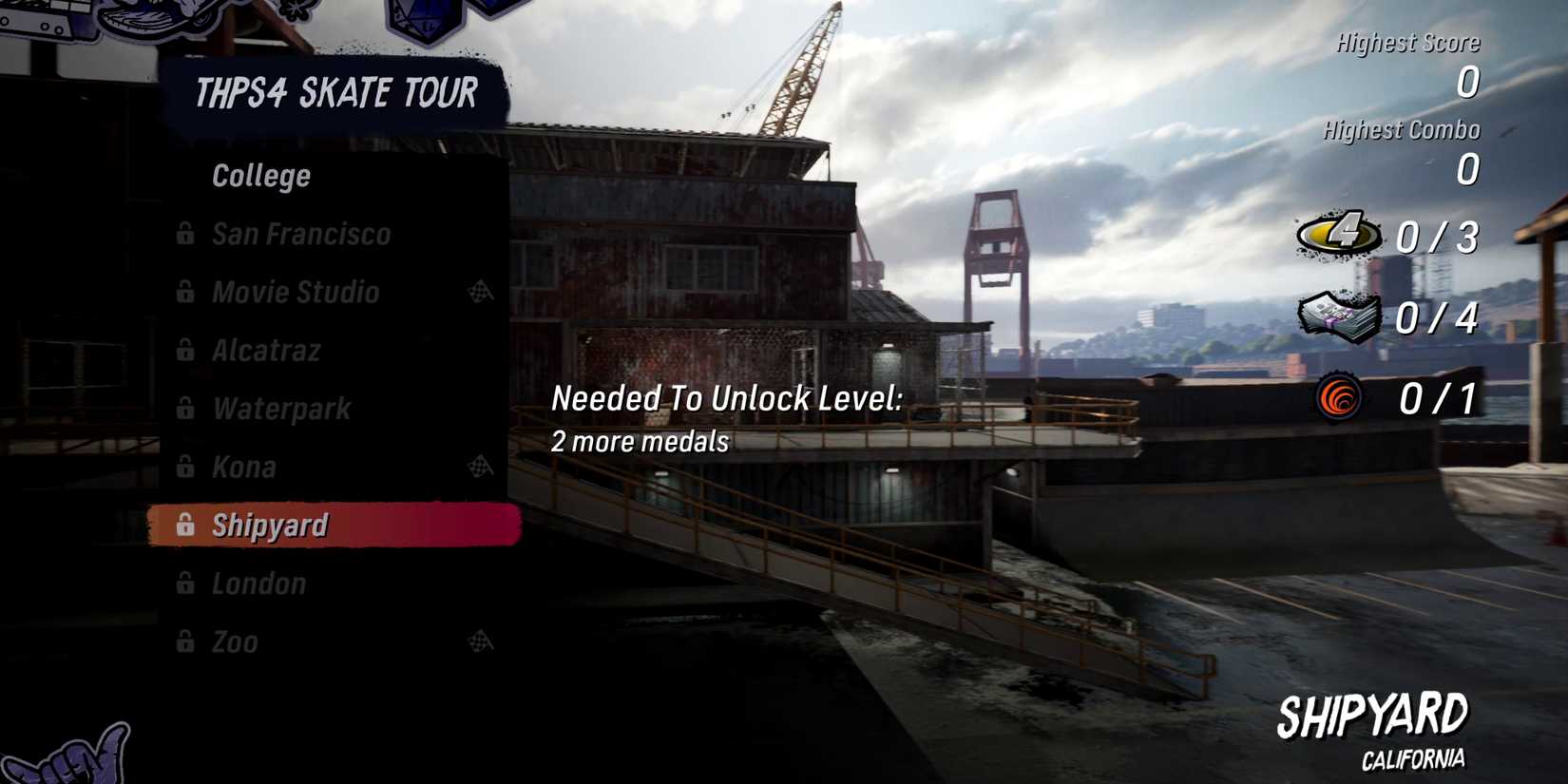1568x784 pixels.
Task: Click the 'Needed To Unlock Level' text
Action: click(x=728, y=399)
